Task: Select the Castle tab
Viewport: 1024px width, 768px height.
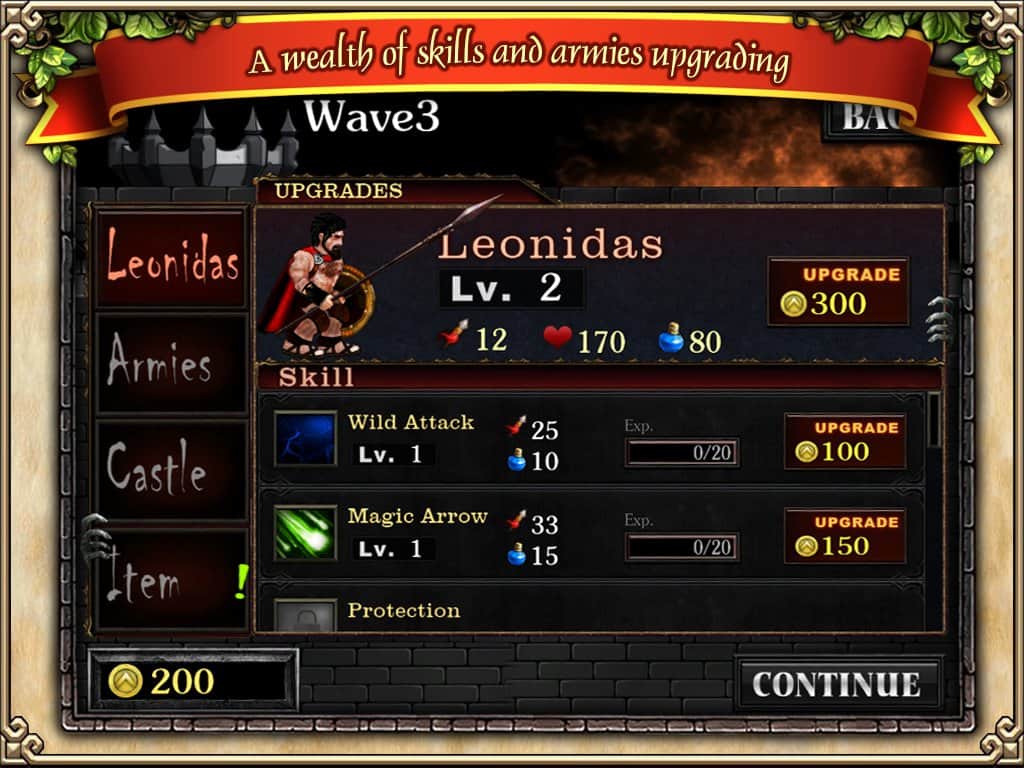Action: point(172,470)
